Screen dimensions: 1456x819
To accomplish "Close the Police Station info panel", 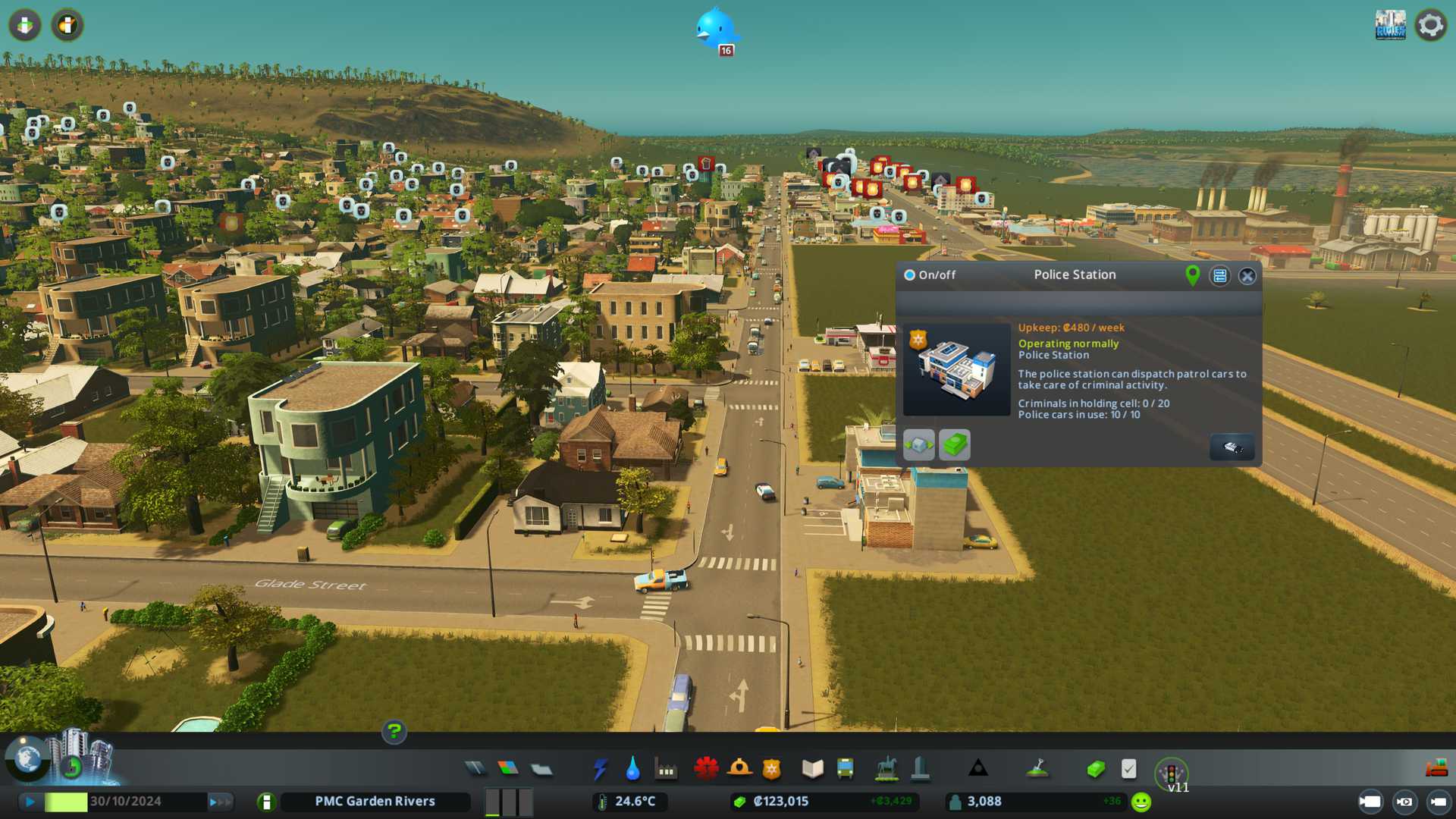I will [1247, 276].
